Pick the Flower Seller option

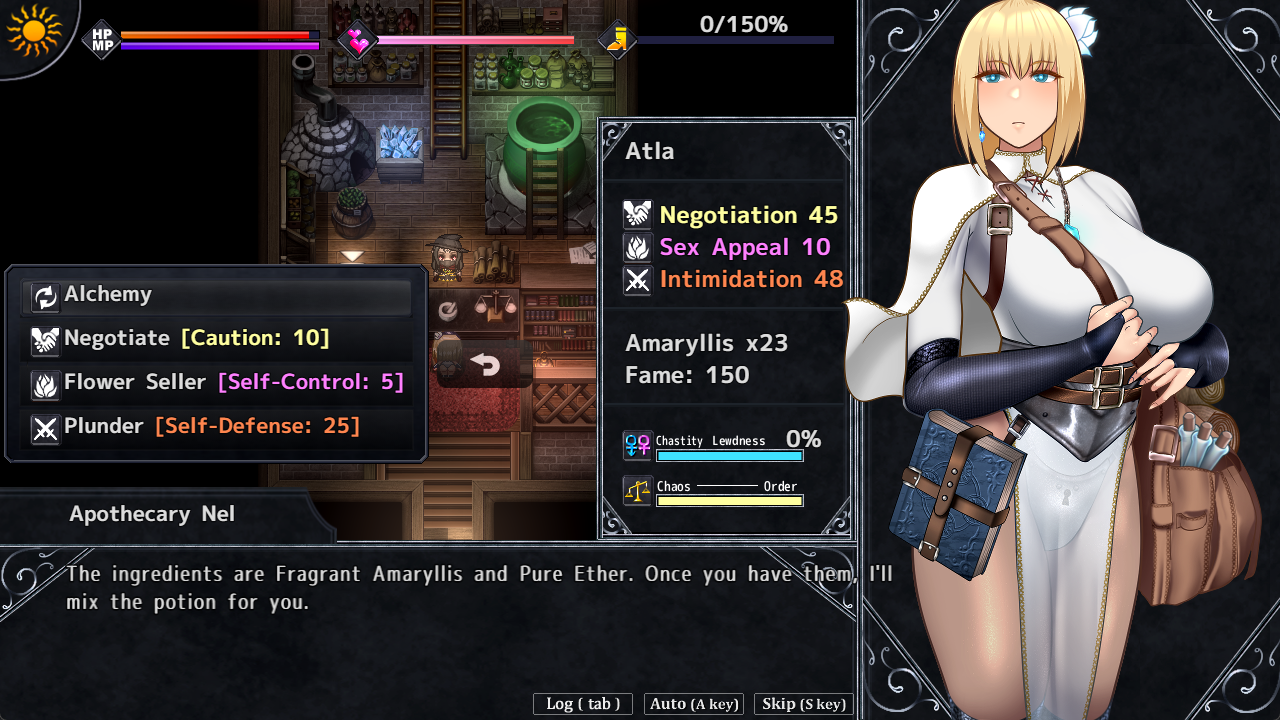click(216, 383)
